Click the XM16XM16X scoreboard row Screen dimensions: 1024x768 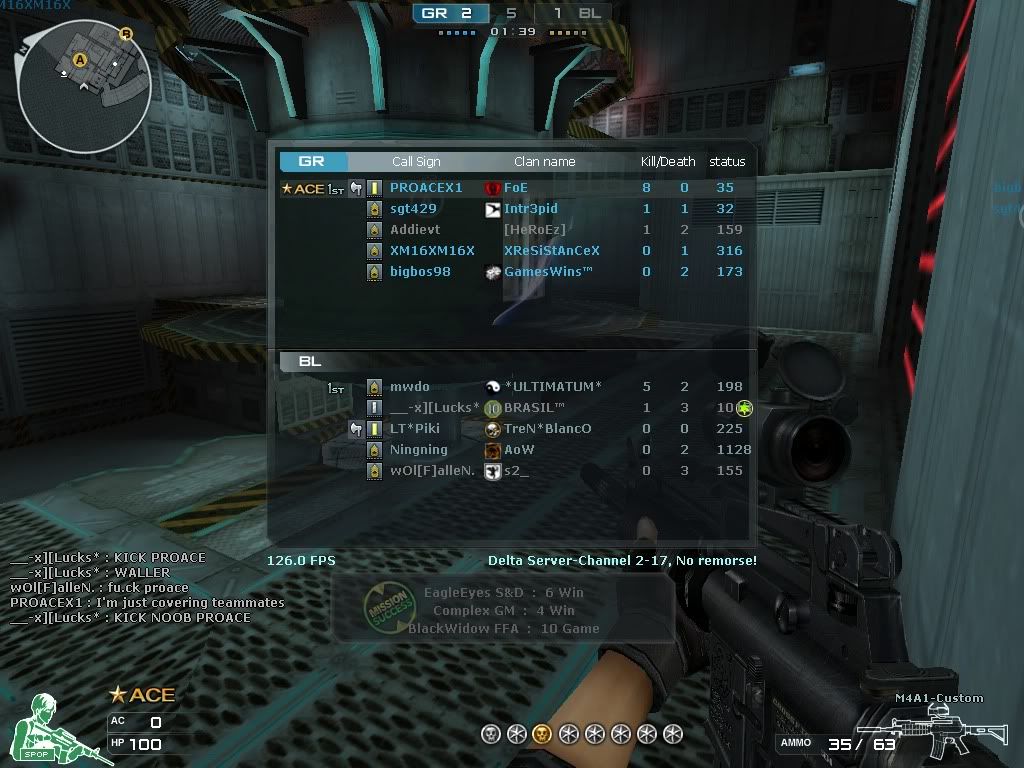[x=432, y=251]
